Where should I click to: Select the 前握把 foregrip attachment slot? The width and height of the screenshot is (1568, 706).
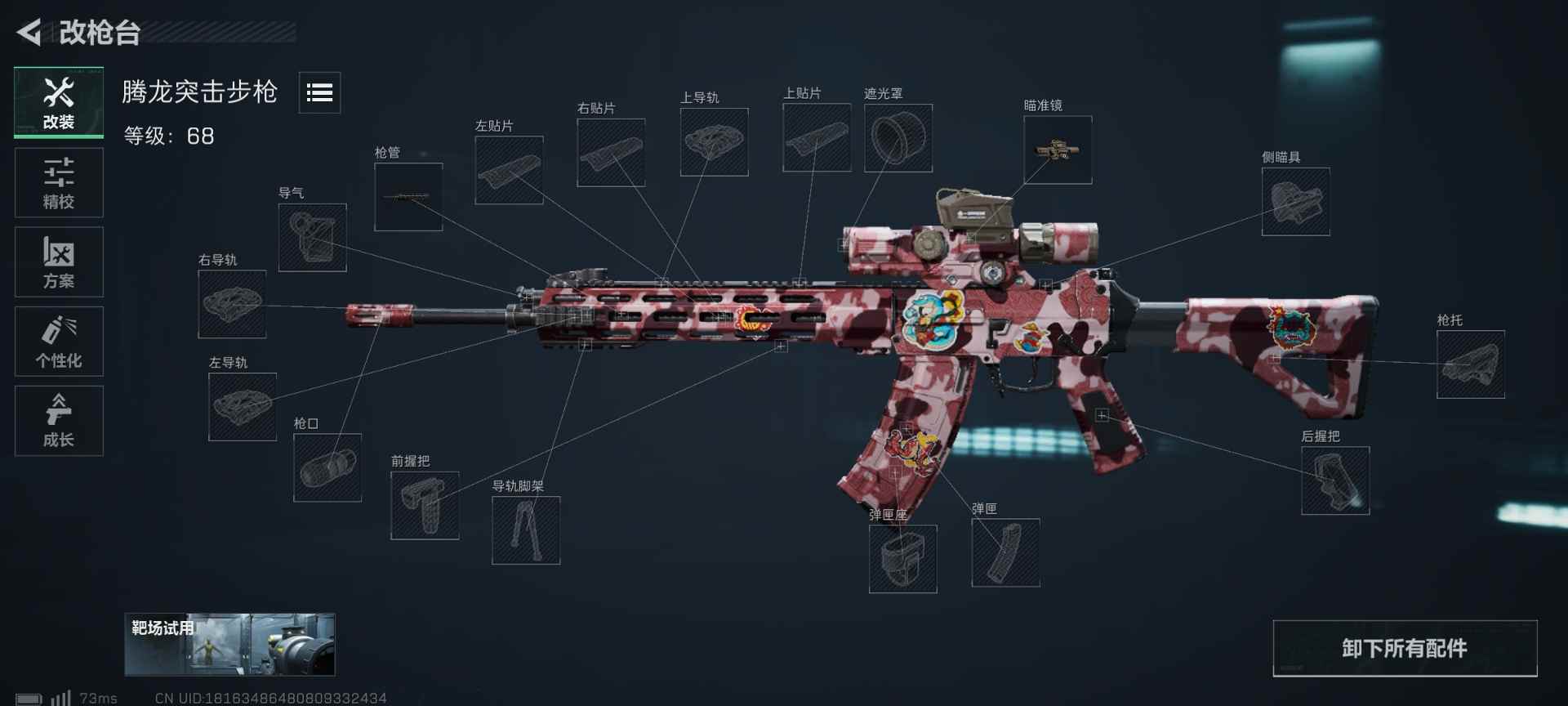425,505
